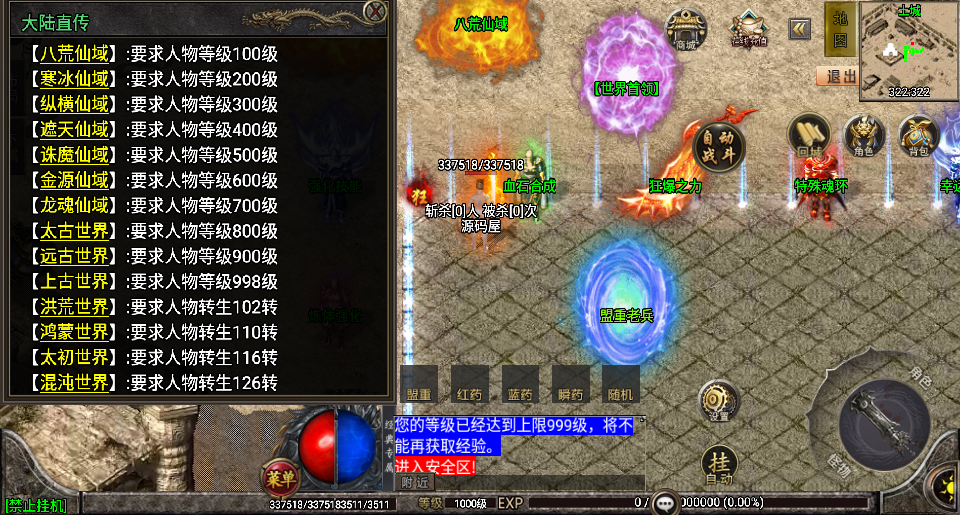Choose the 混沌世界 entry
Screen dimensions: 960x515
tap(75, 382)
